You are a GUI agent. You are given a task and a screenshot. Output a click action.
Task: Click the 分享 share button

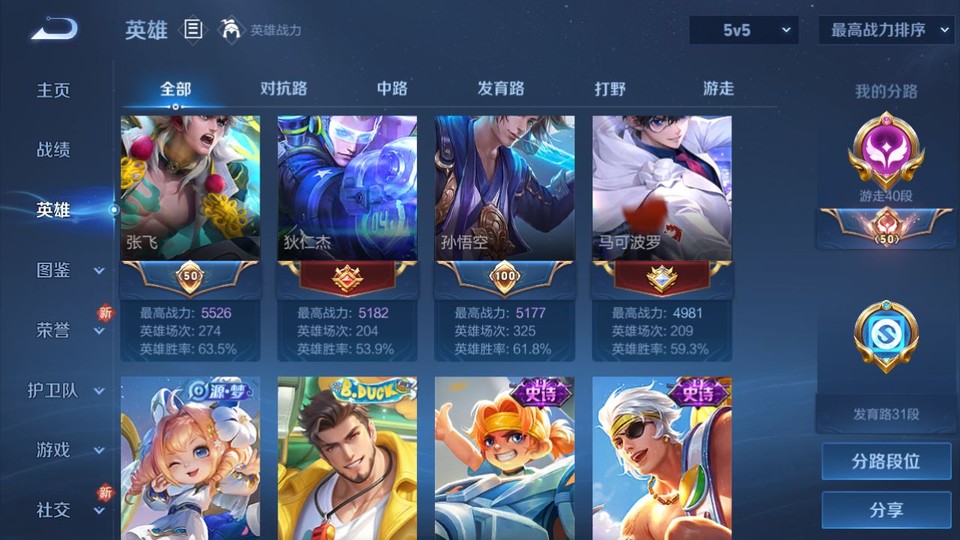[x=886, y=510]
